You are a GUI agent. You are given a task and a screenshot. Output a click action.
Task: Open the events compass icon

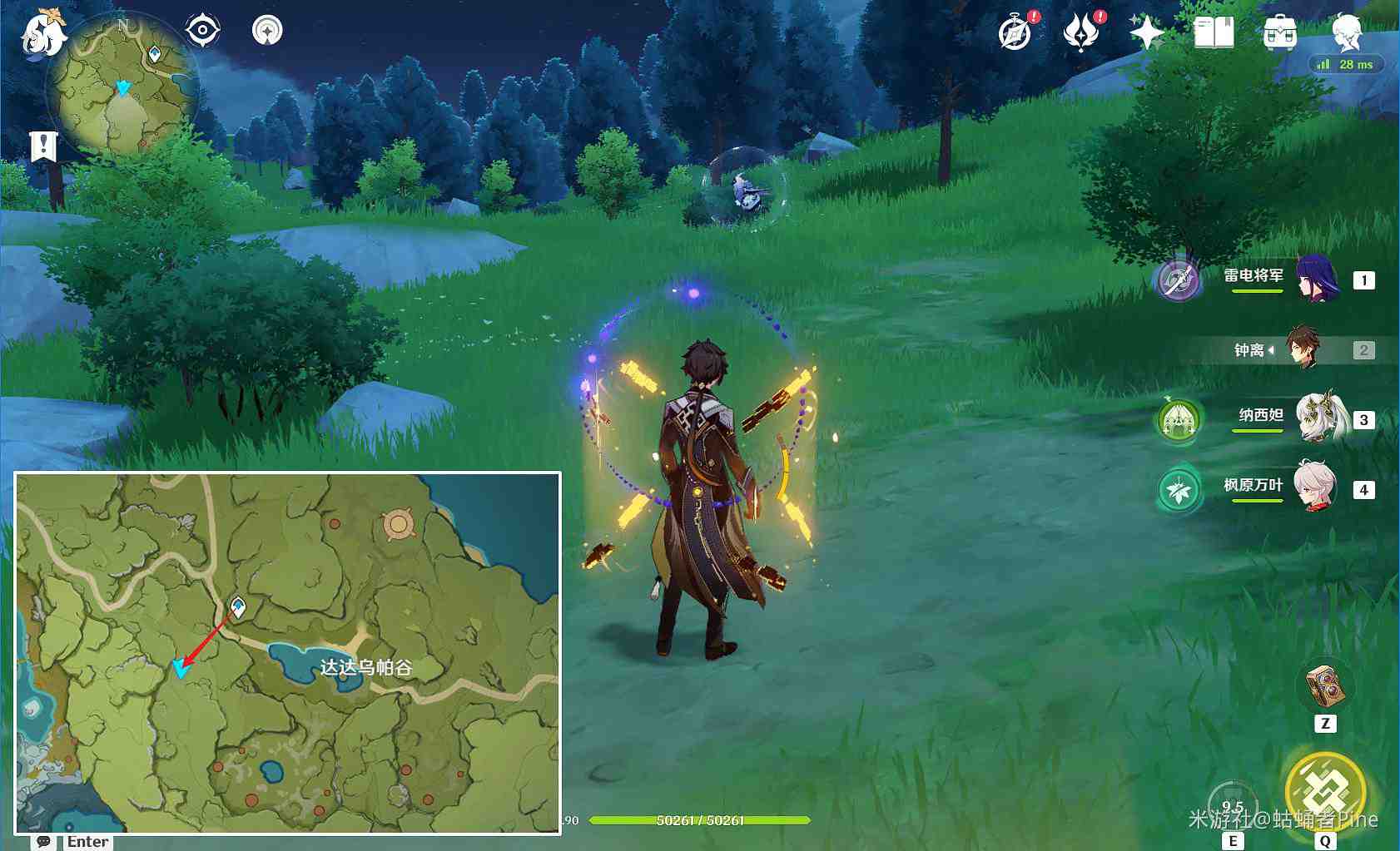click(1015, 33)
